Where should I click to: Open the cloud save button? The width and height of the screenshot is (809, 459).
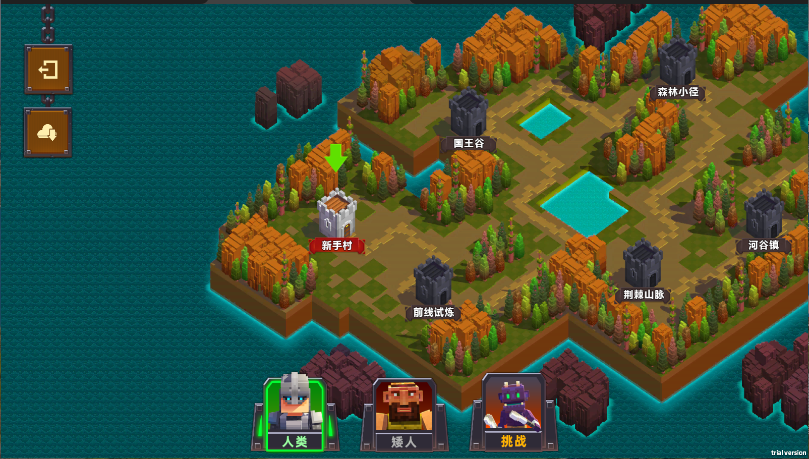(x=48, y=132)
